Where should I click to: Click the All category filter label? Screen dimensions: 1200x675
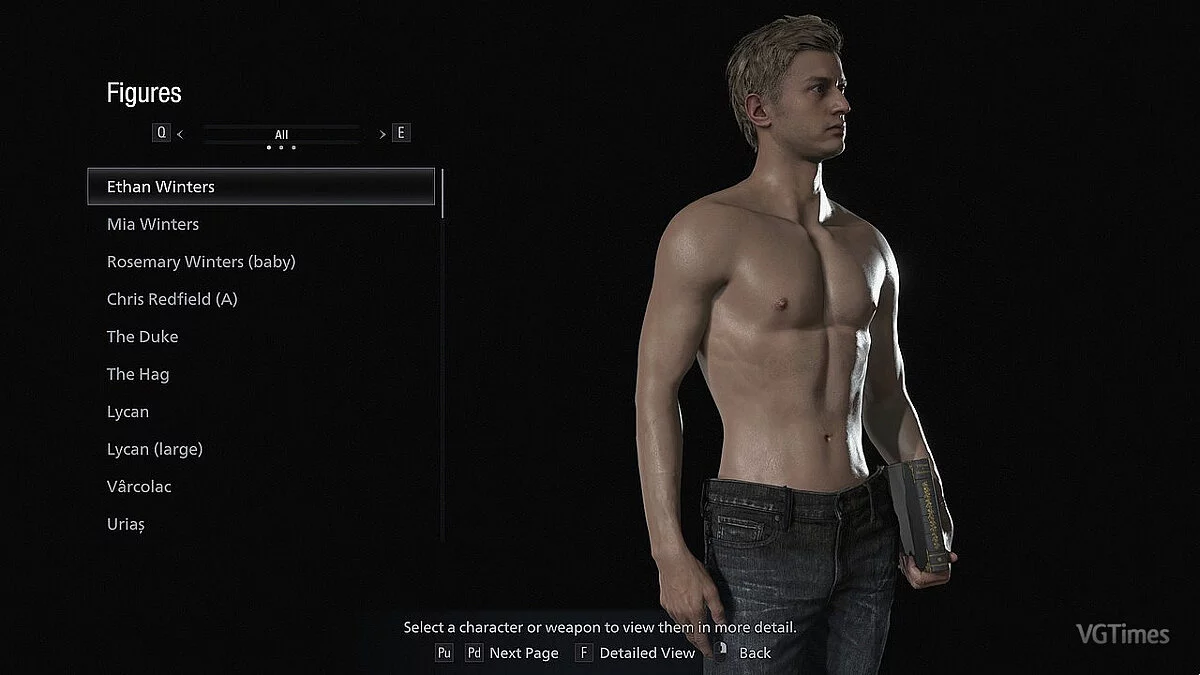(281, 134)
